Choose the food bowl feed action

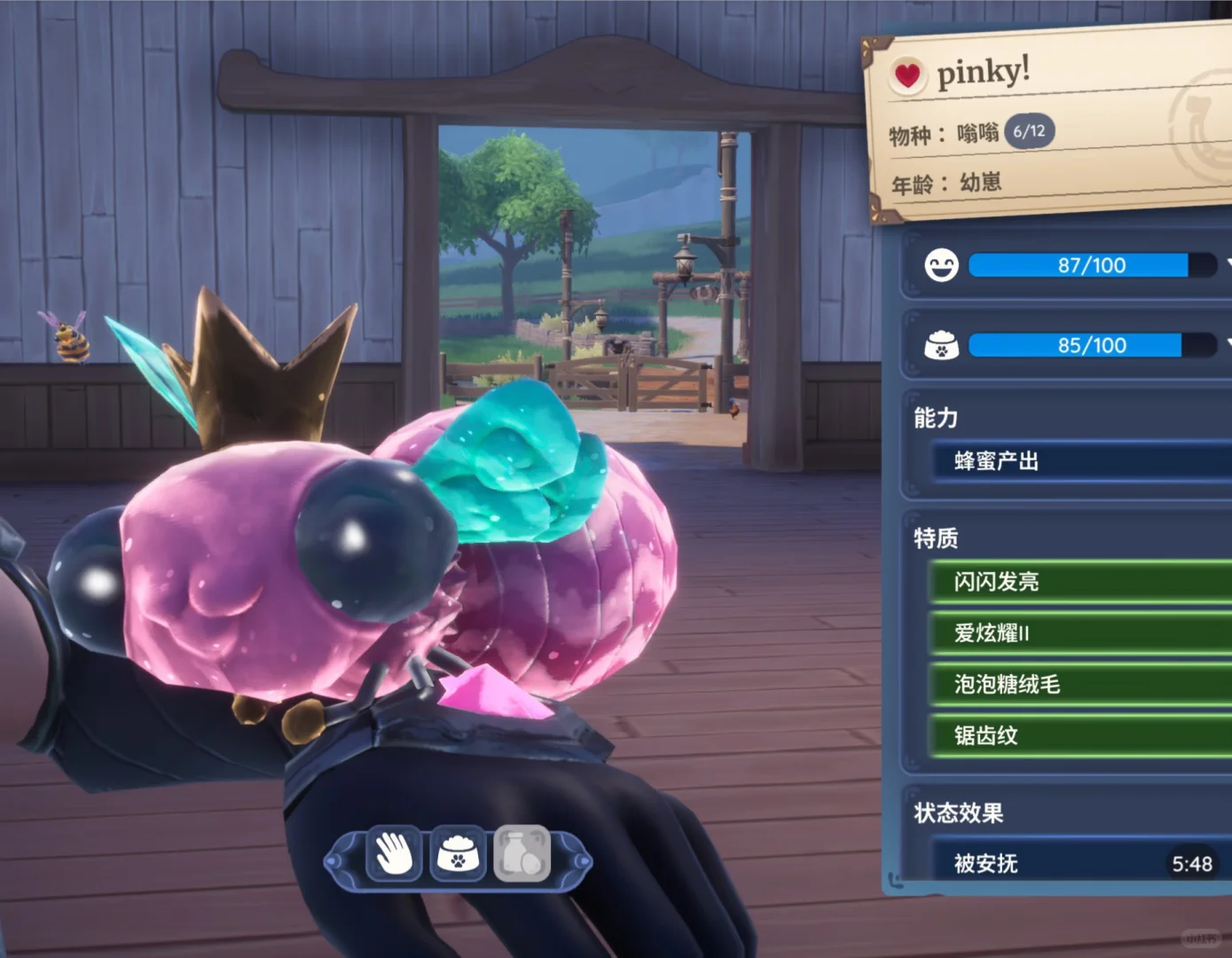pos(458,855)
